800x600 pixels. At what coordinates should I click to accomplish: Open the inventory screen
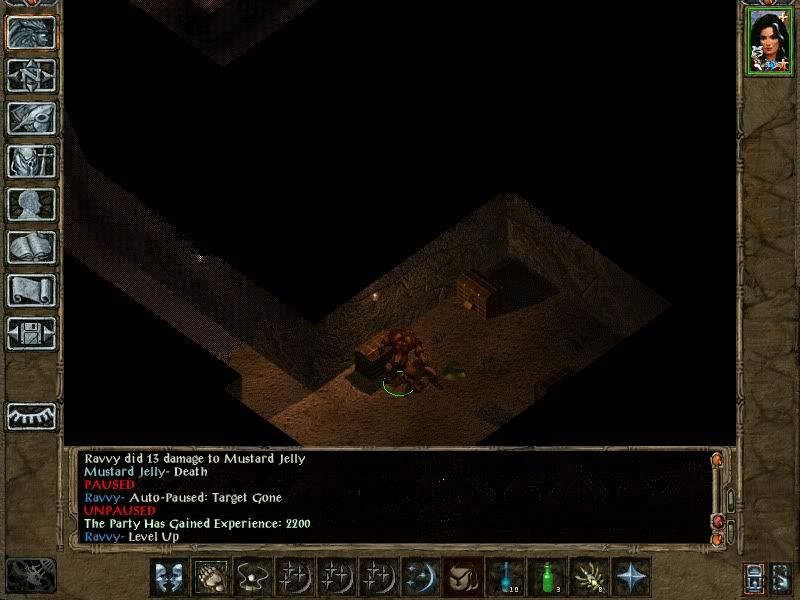point(31,160)
